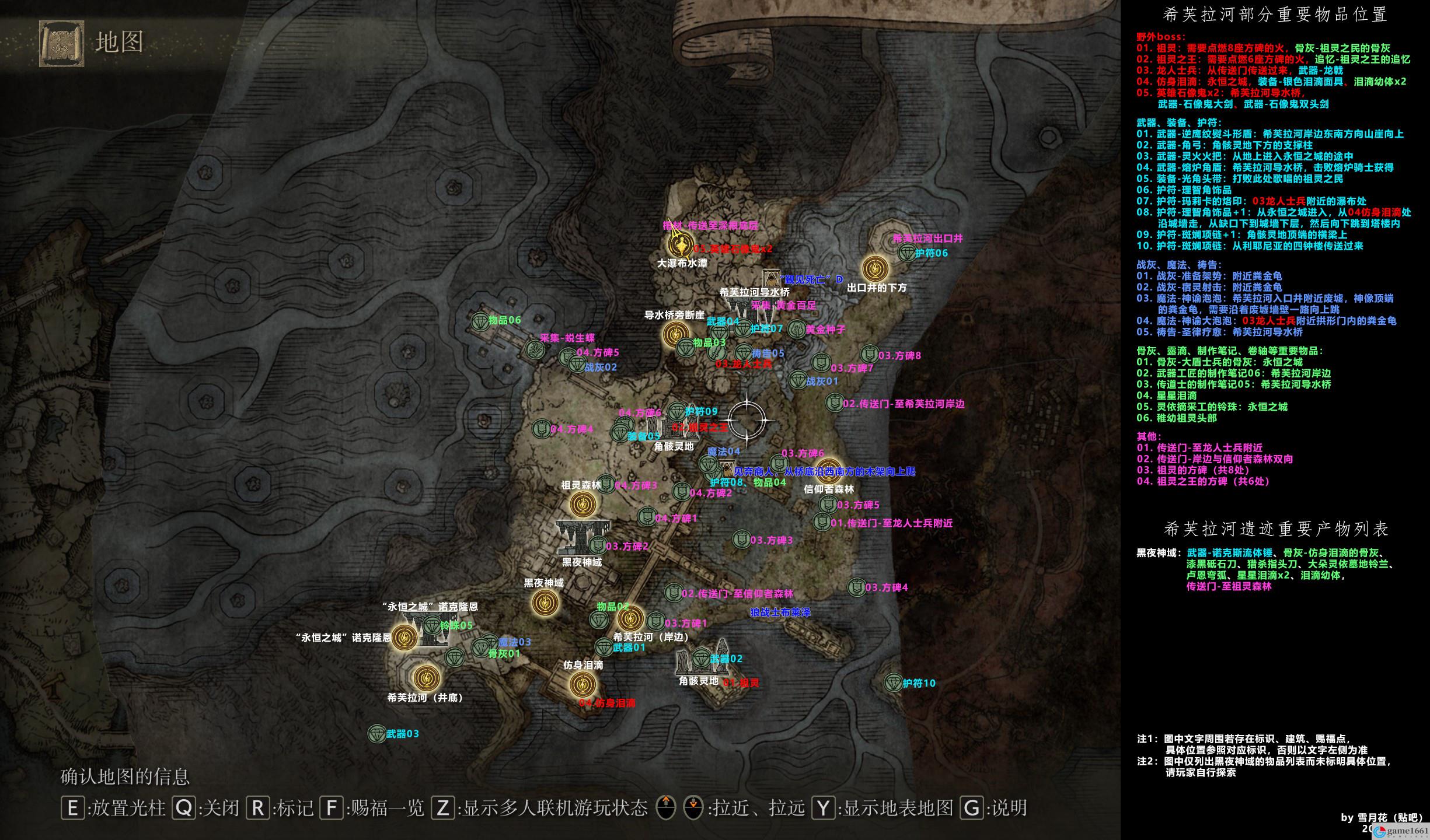
Task: Select the 仿身泪滴 site of grace
Action: tap(582, 684)
